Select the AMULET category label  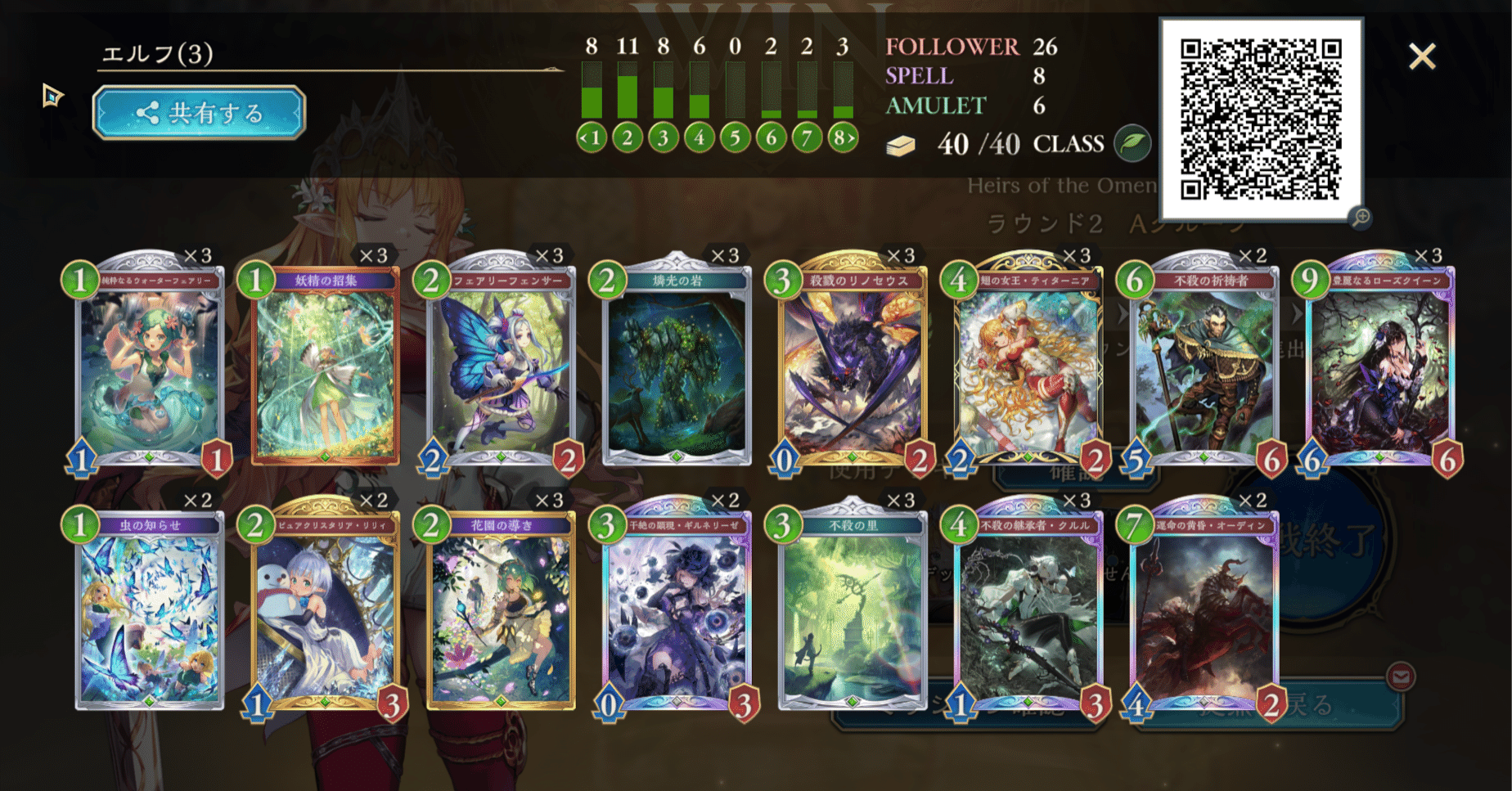coord(935,106)
